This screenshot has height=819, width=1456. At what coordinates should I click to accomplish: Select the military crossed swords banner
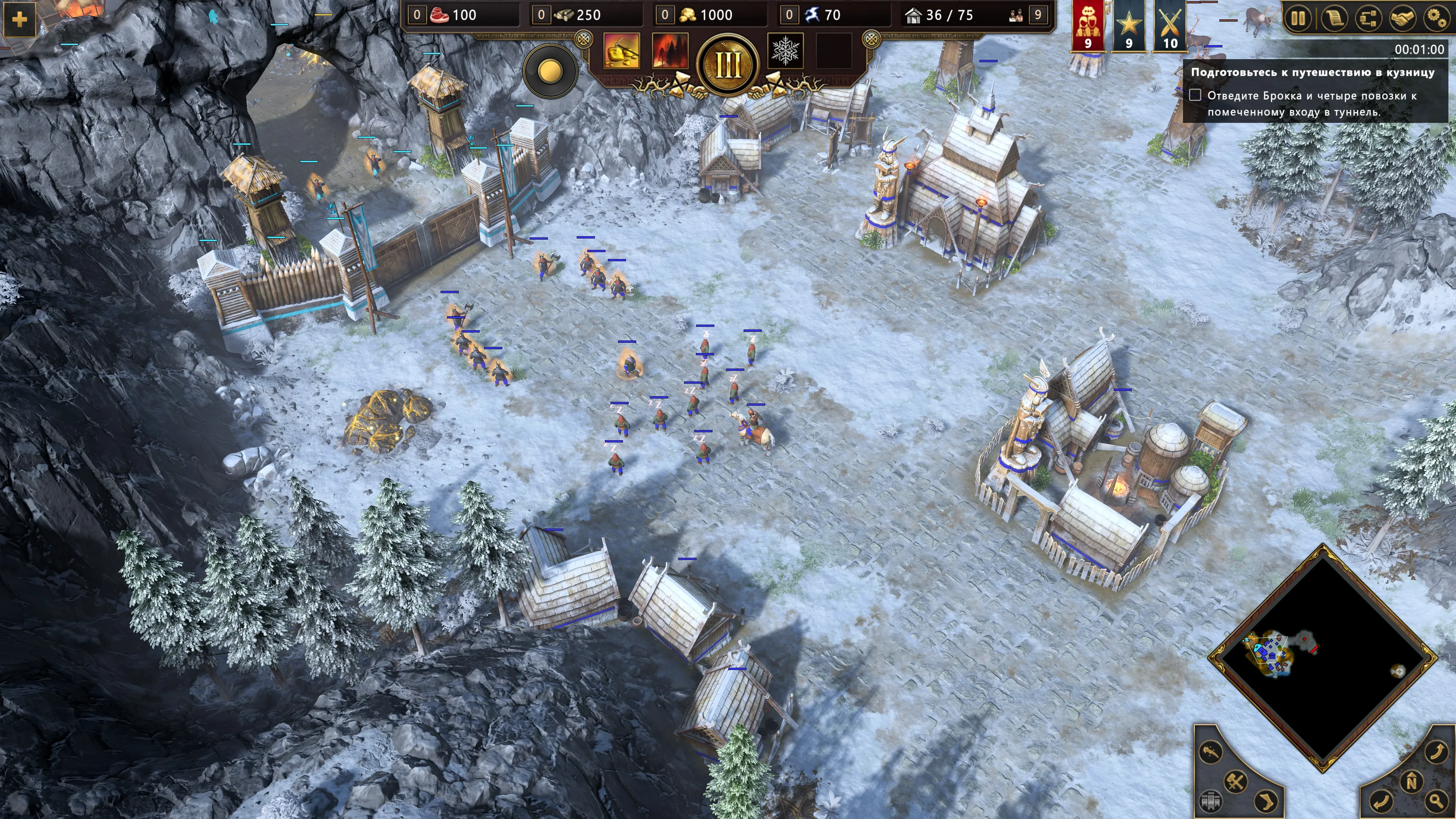click(x=1169, y=25)
